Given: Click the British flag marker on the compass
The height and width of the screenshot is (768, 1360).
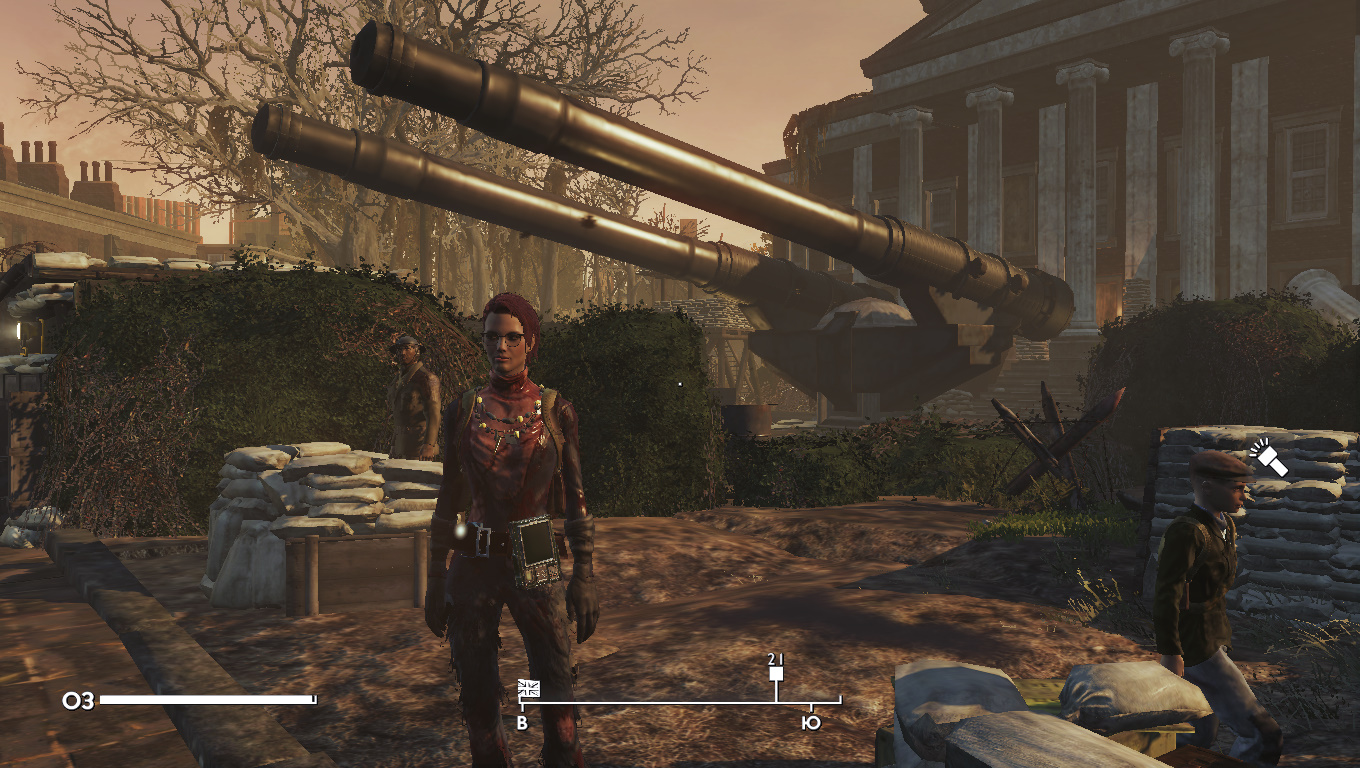Looking at the screenshot, I should tap(529, 688).
